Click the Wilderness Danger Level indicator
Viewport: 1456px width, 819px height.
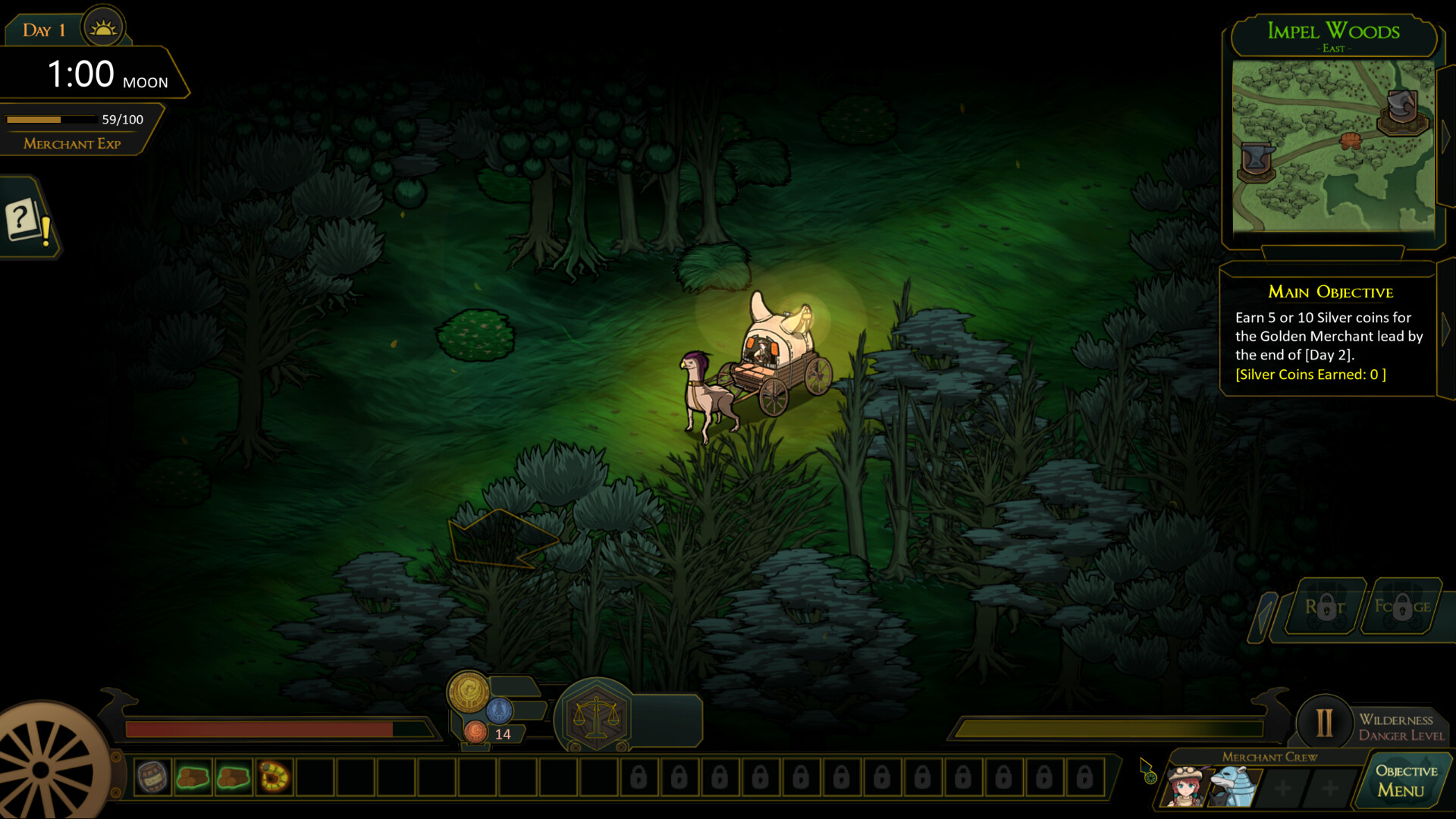(x=1324, y=723)
